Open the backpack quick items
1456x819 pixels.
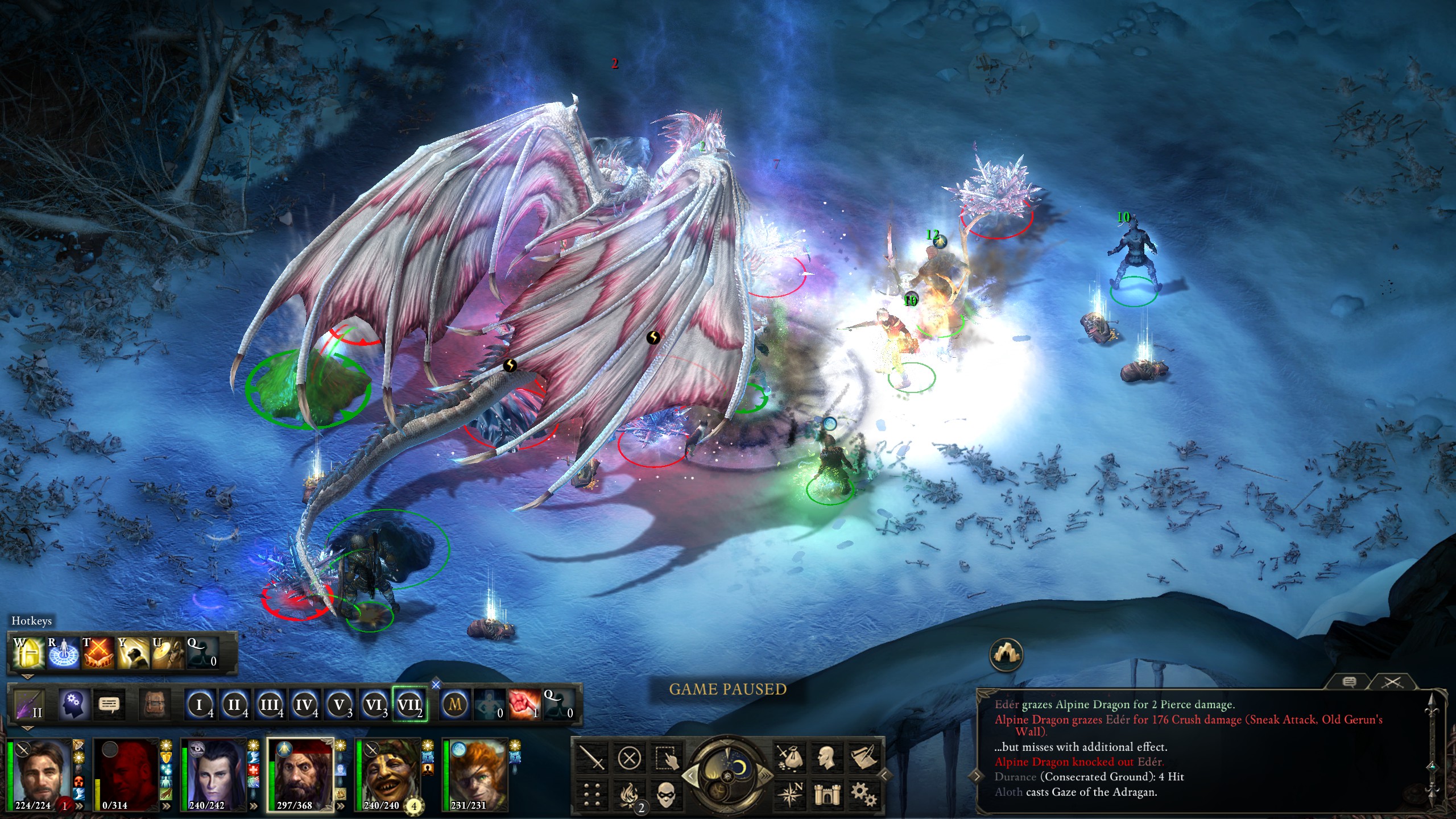(155, 706)
